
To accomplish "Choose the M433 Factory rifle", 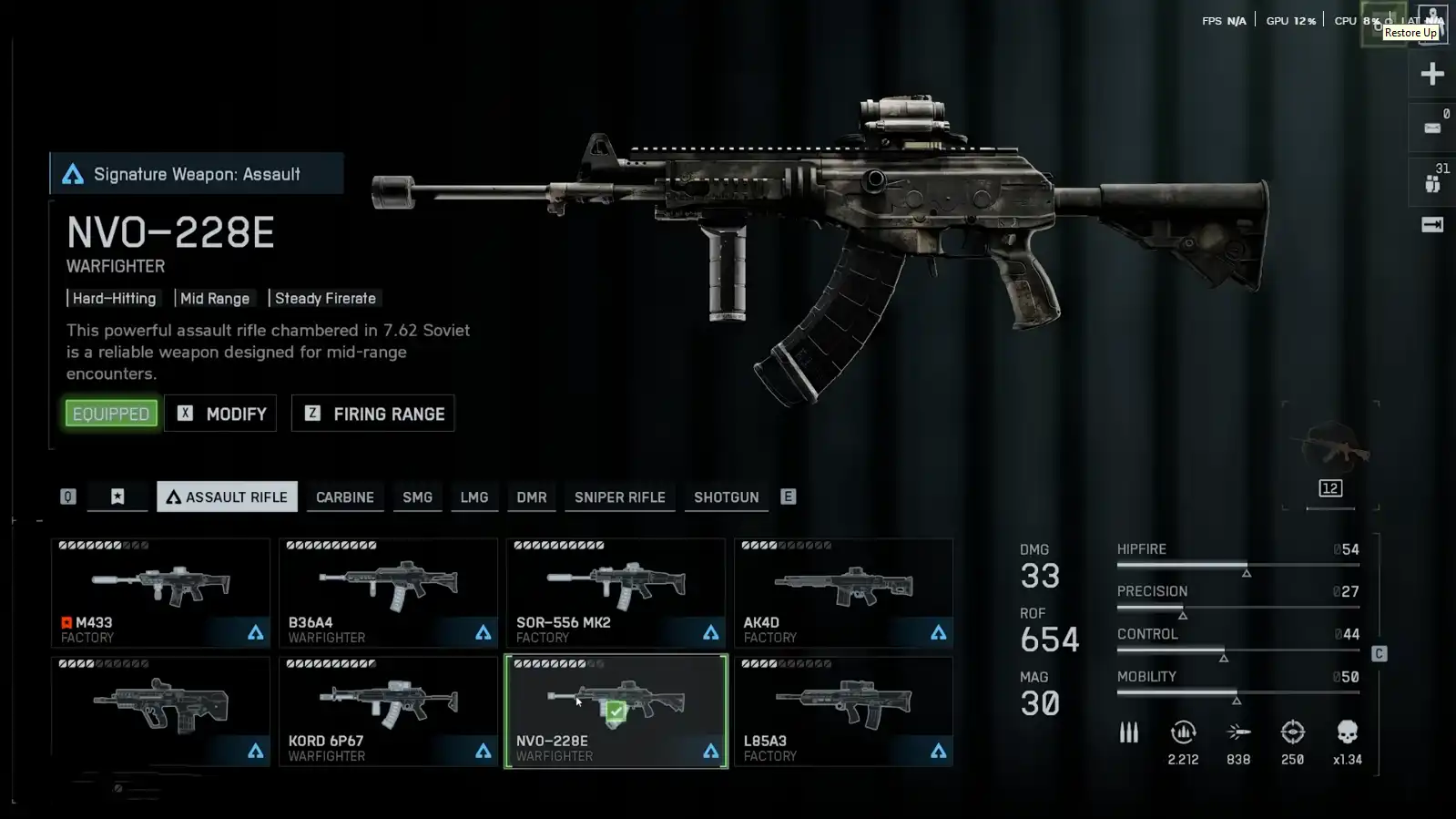I will click(x=160, y=592).
